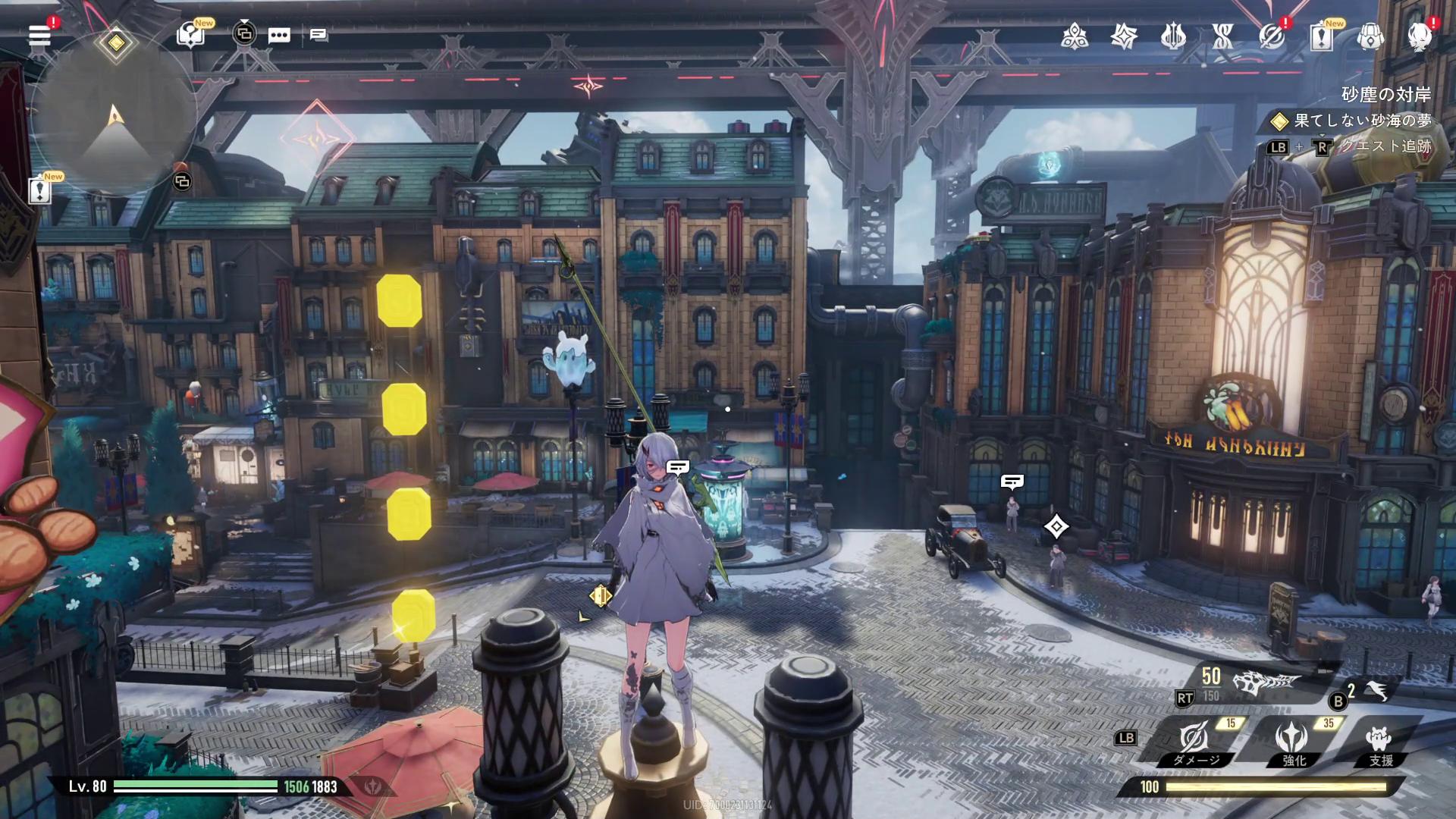
Task: Open the character portrait icon
Action: pyautogui.click(x=1419, y=36)
